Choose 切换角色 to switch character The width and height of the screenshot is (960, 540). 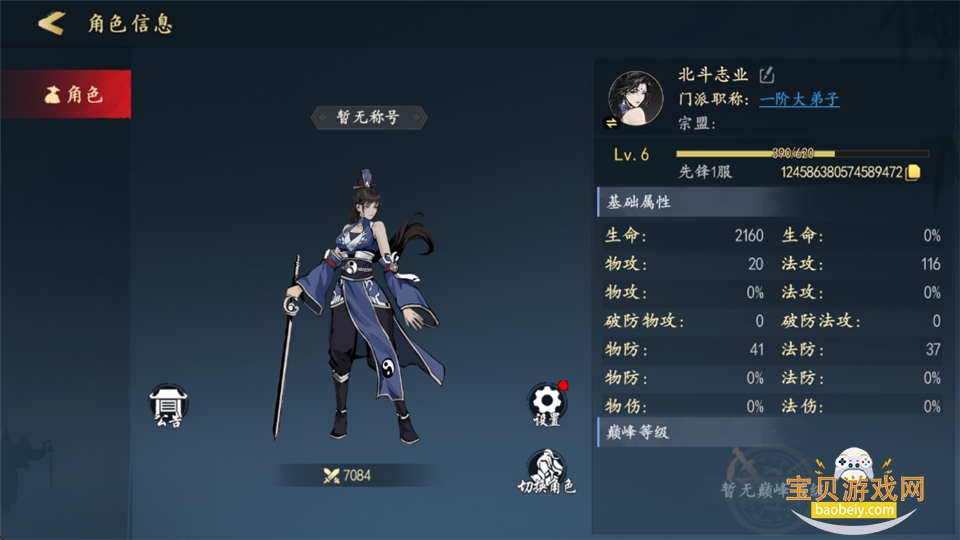[546, 471]
